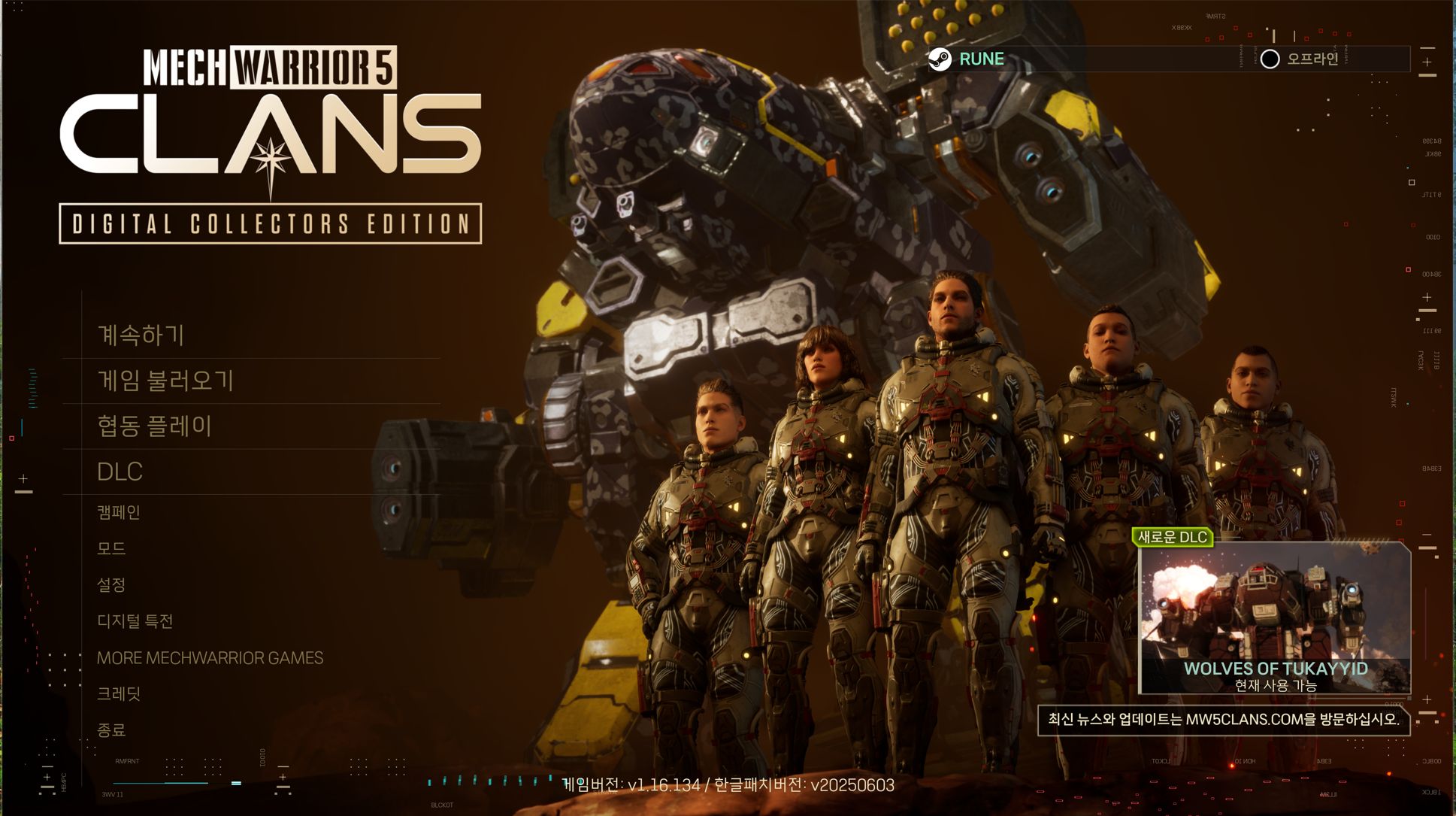
Task: View 디지털 특전 digital extras
Action: coord(135,621)
